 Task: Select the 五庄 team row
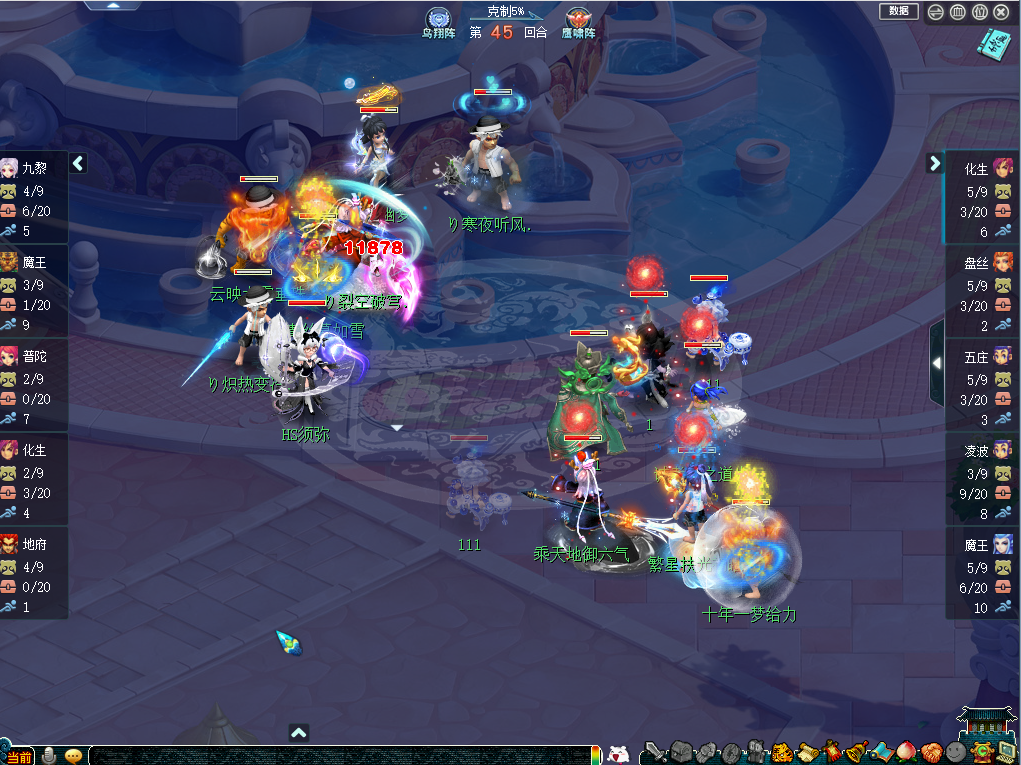tap(983, 384)
